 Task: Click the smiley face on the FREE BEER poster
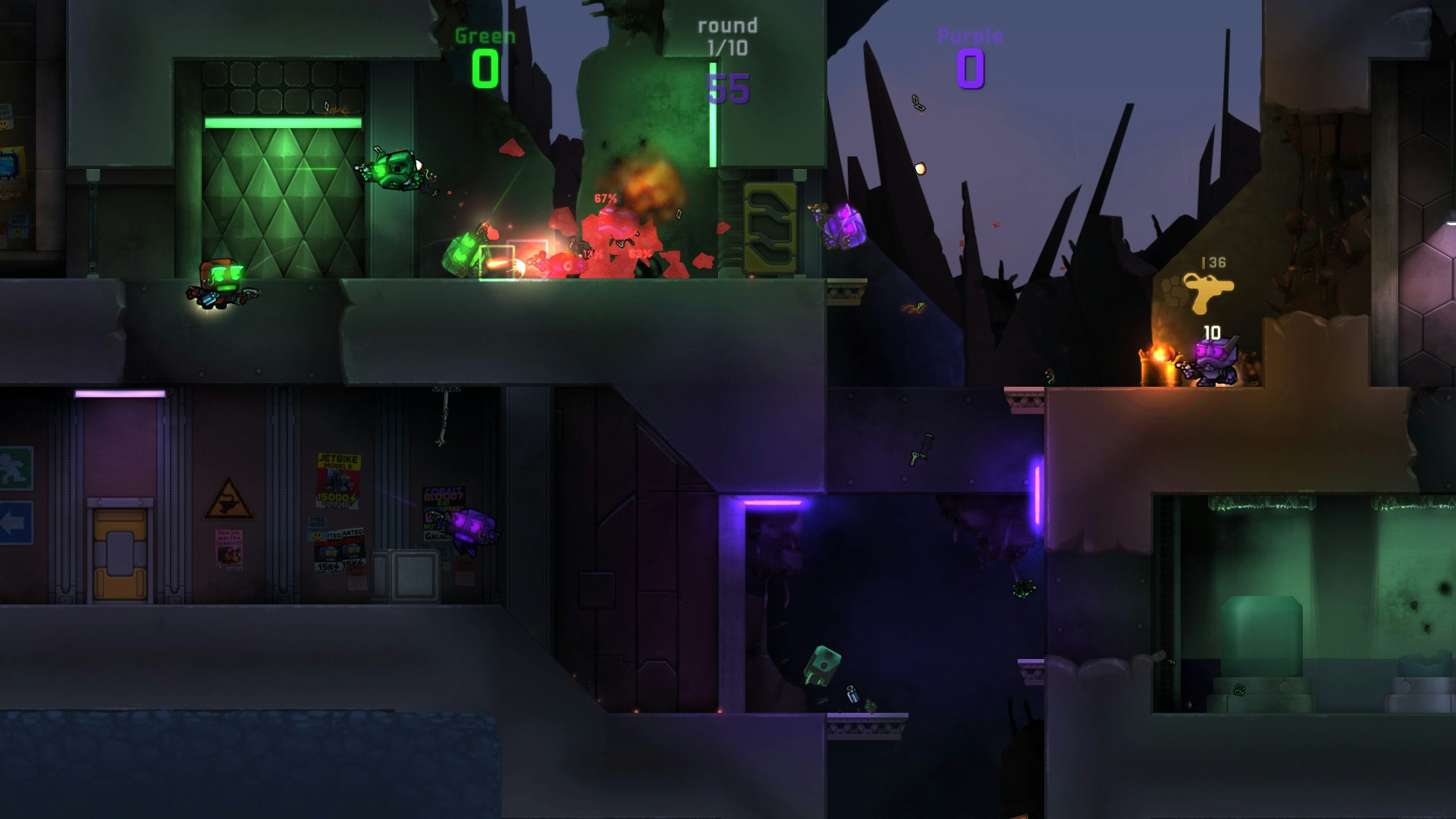click(317, 536)
